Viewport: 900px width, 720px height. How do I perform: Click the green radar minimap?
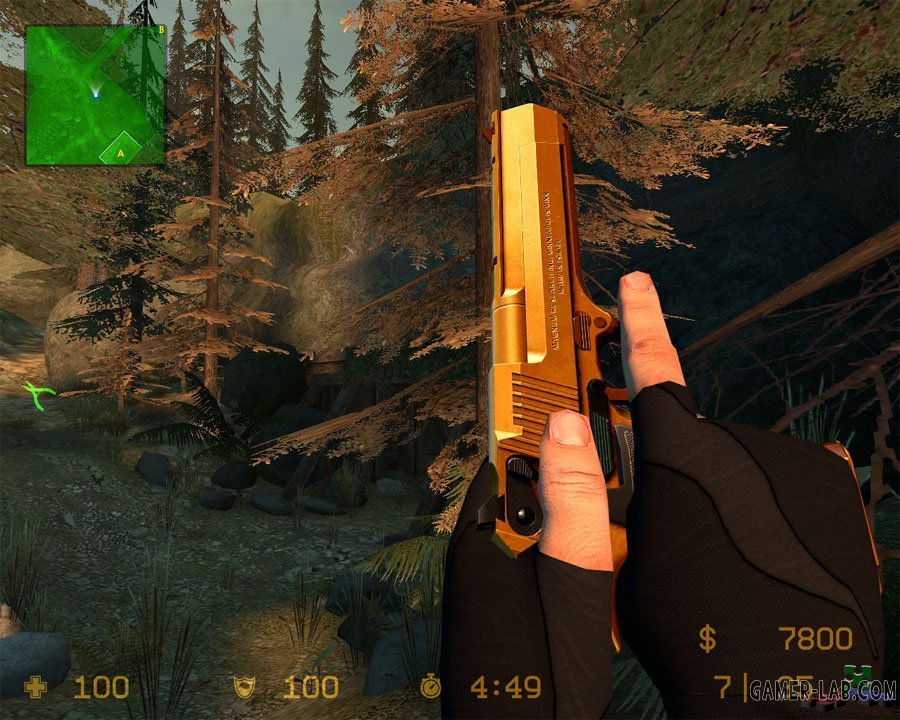(95, 95)
